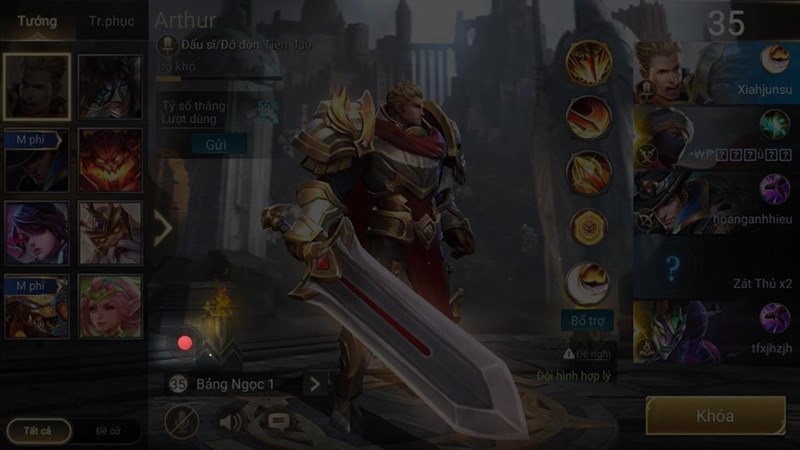Lock in hero with the Khóa button
This screenshot has width=800, height=450.
[x=714, y=416]
